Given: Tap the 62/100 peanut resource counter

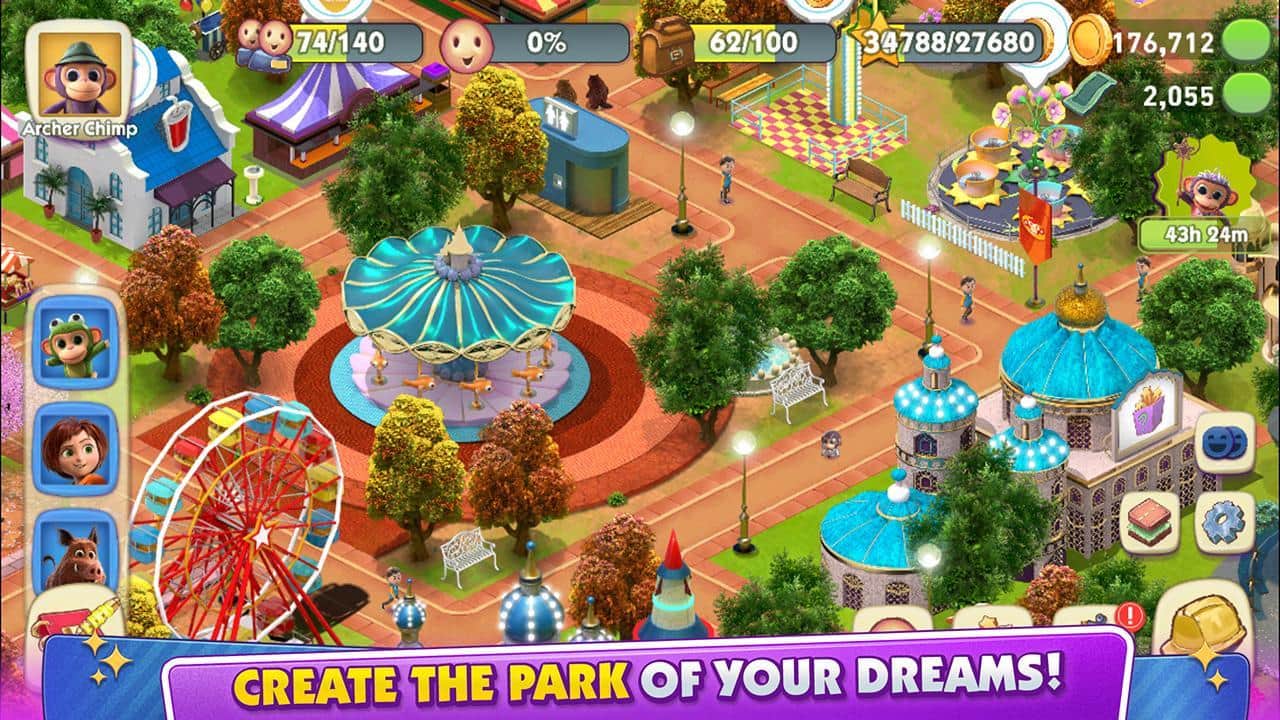Looking at the screenshot, I should click(x=760, y=41).
